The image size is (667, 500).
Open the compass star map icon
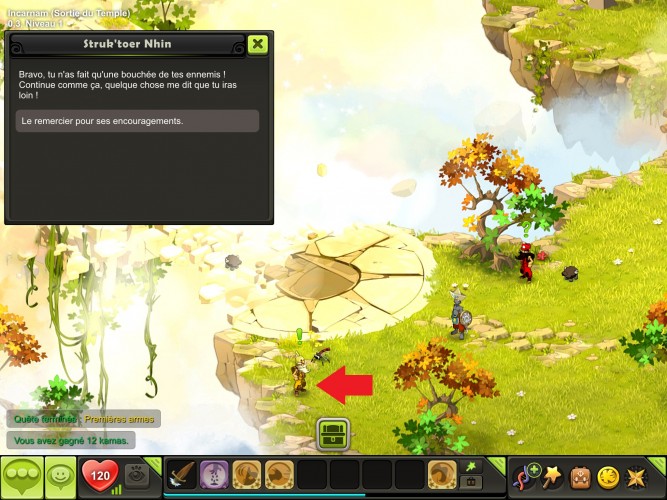[x=637, y=476]
